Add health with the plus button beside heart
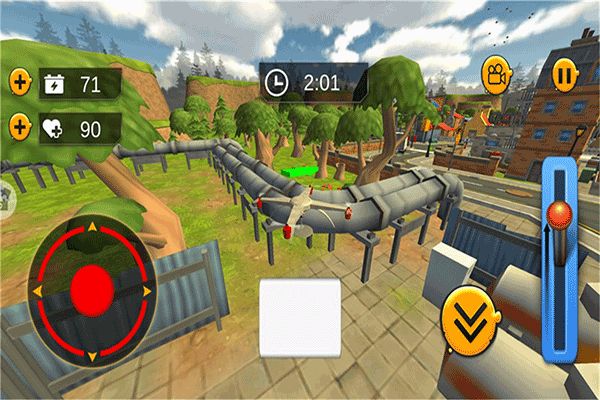 (20, 128)
